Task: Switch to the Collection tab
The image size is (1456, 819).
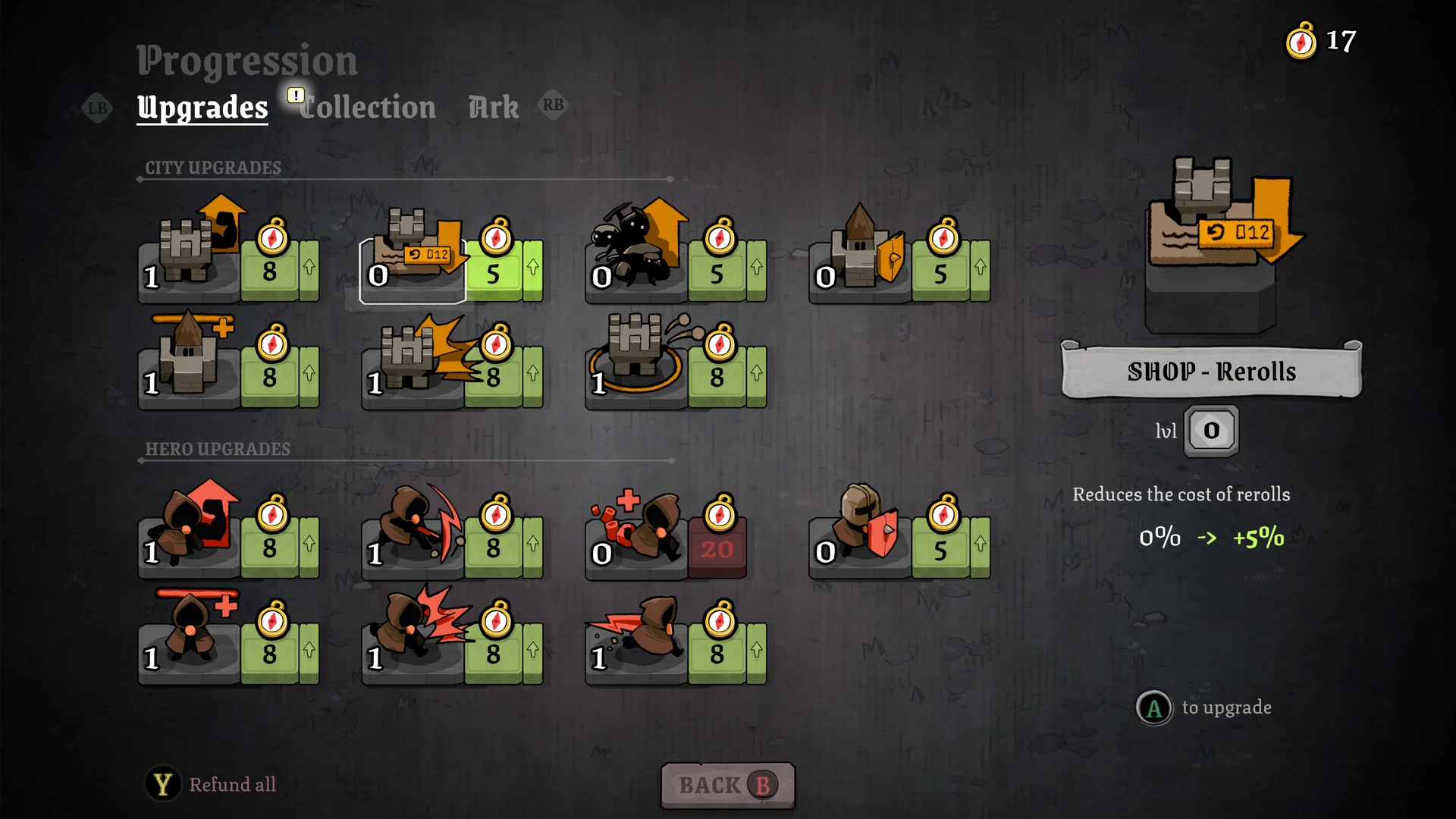Action: (x=368, y=108)
